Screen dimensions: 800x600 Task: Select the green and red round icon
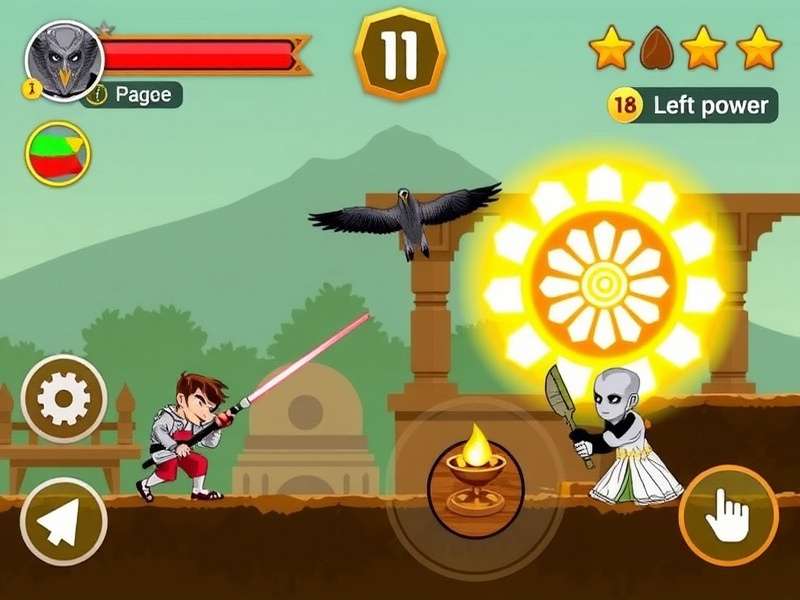[58, 154]
